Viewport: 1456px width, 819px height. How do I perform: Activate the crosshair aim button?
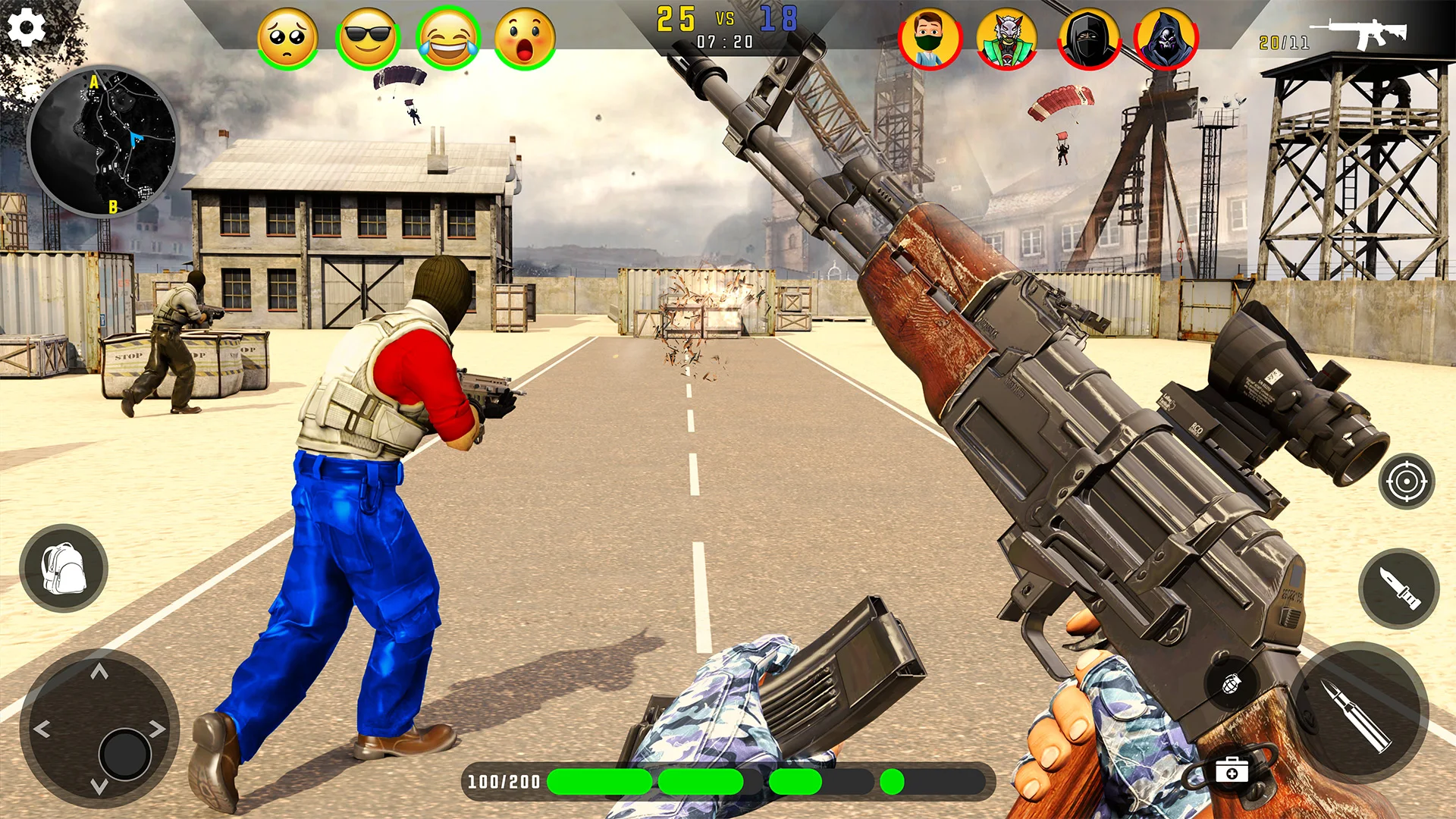tap(1407, 482)
